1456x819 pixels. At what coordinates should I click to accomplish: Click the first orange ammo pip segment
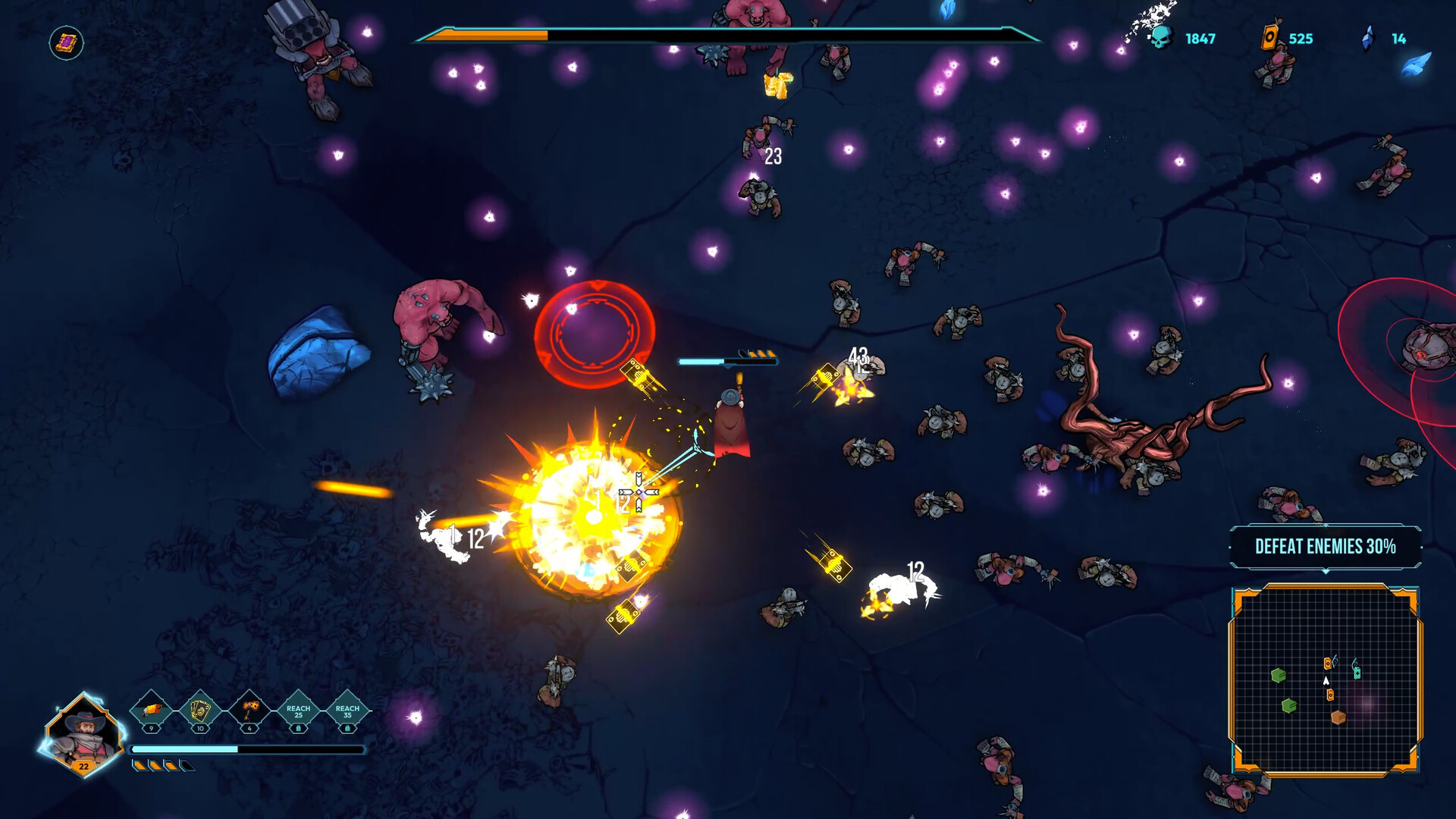pos(140,767)
